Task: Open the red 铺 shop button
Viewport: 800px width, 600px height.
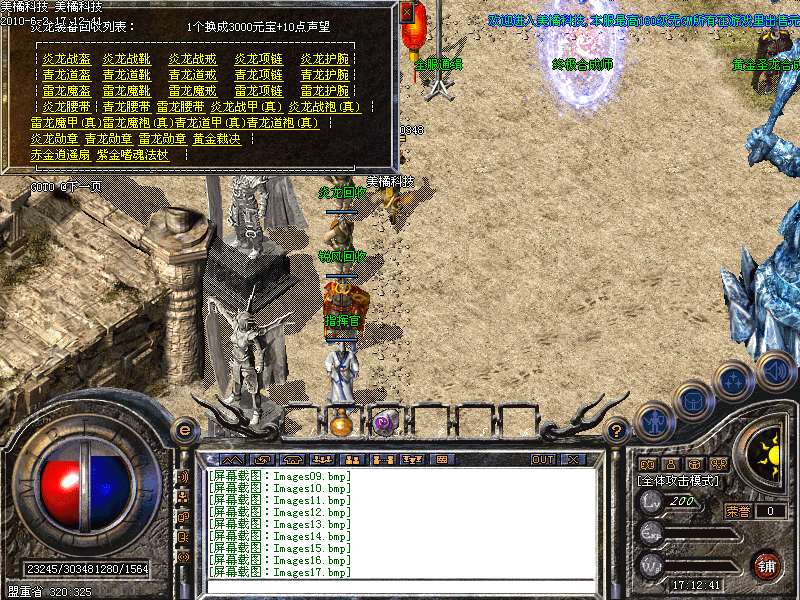Action: coord(767,565)
